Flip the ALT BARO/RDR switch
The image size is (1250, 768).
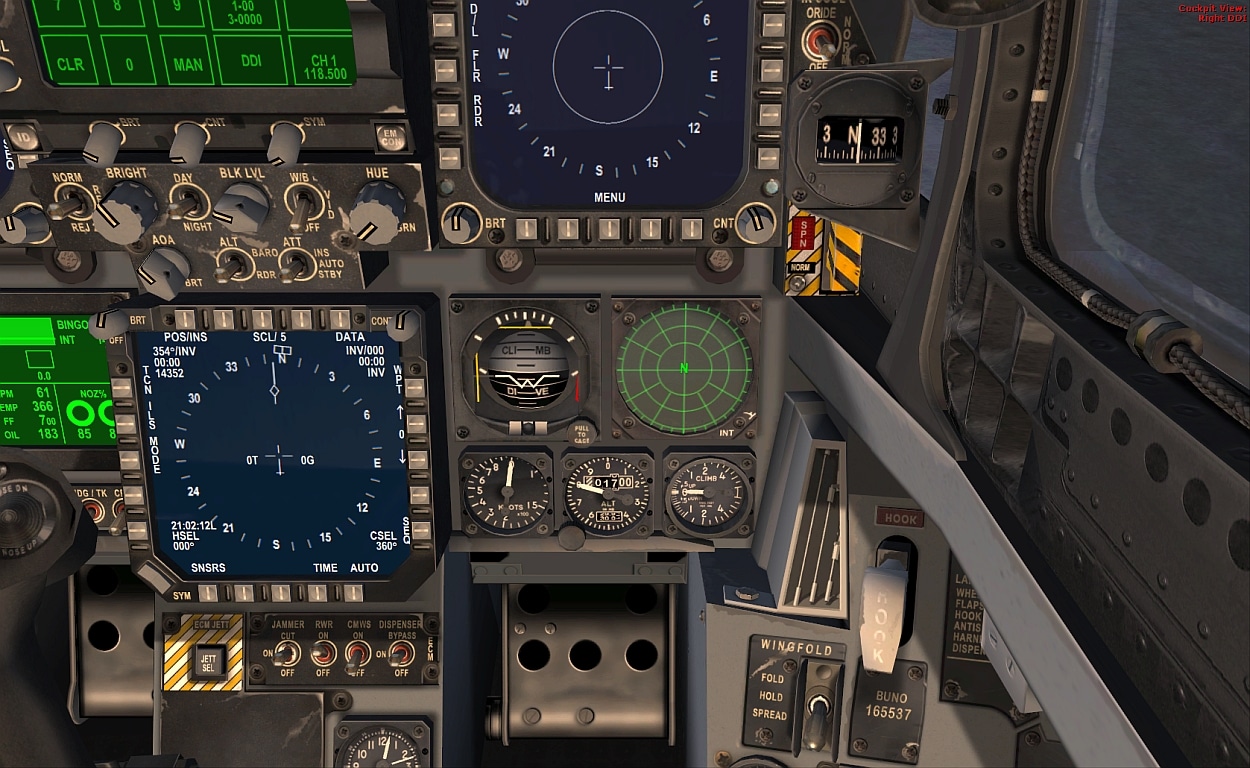pos(231,265)
